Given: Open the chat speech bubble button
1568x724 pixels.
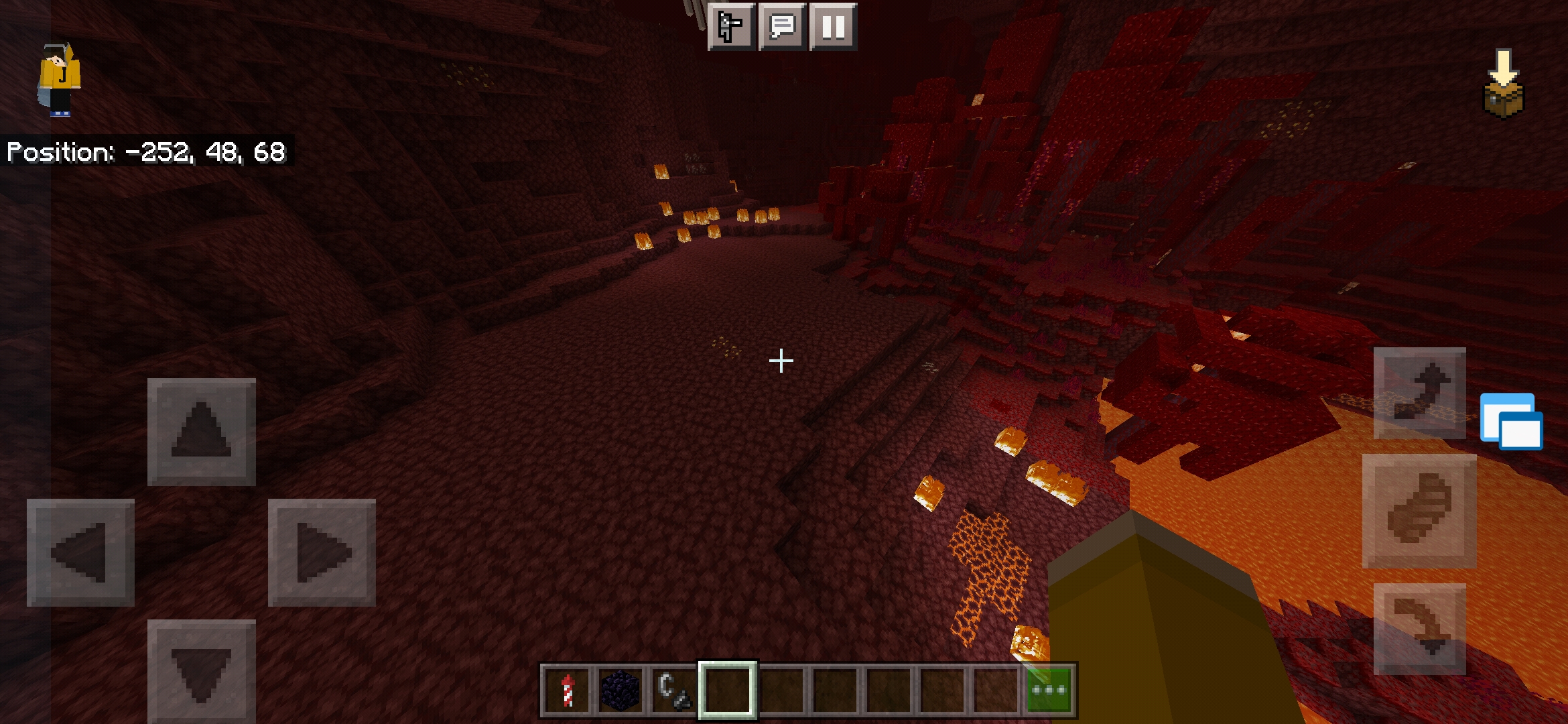Looking at the screenshot, I should click(x=782, y=27).
